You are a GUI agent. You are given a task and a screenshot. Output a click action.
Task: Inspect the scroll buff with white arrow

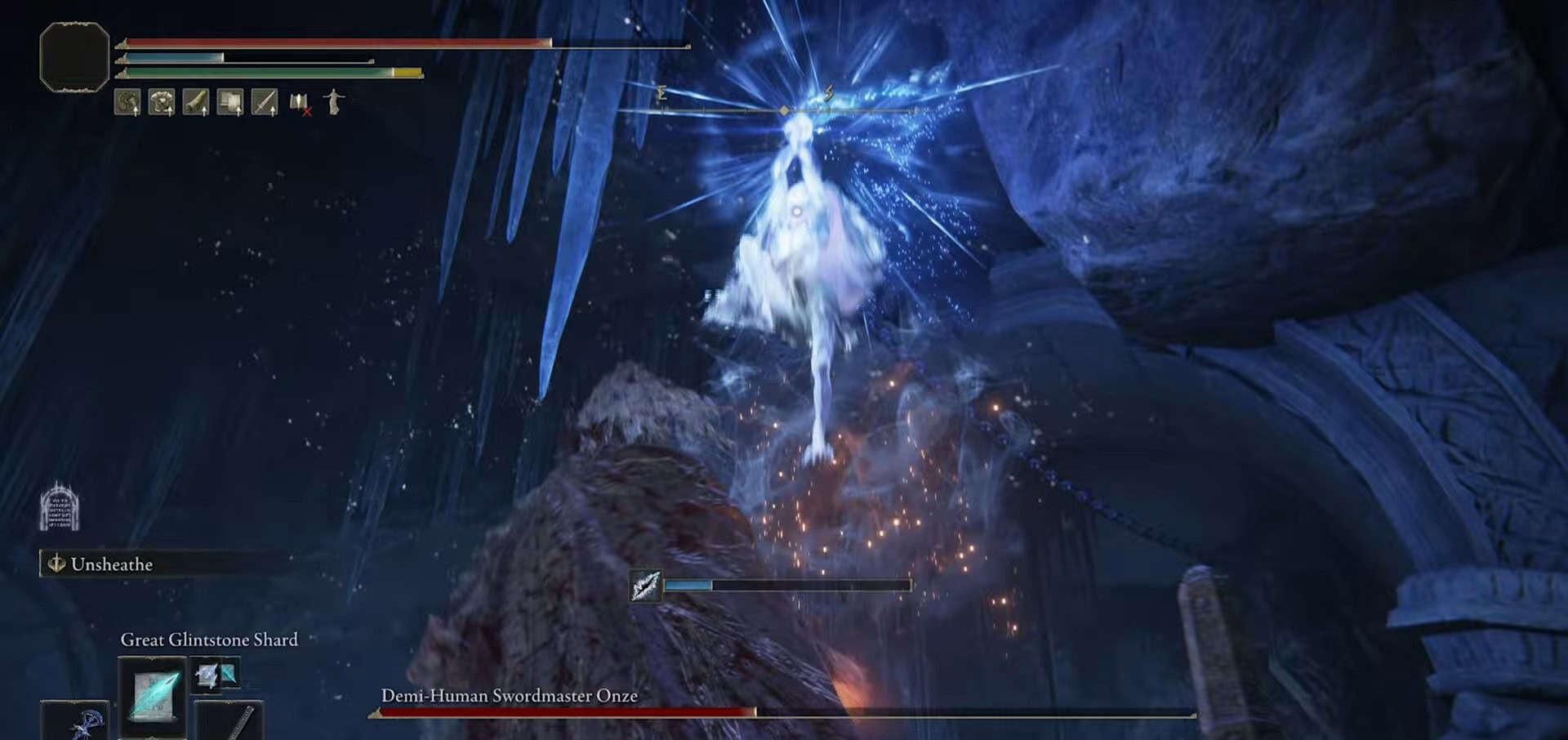[230, 102]
